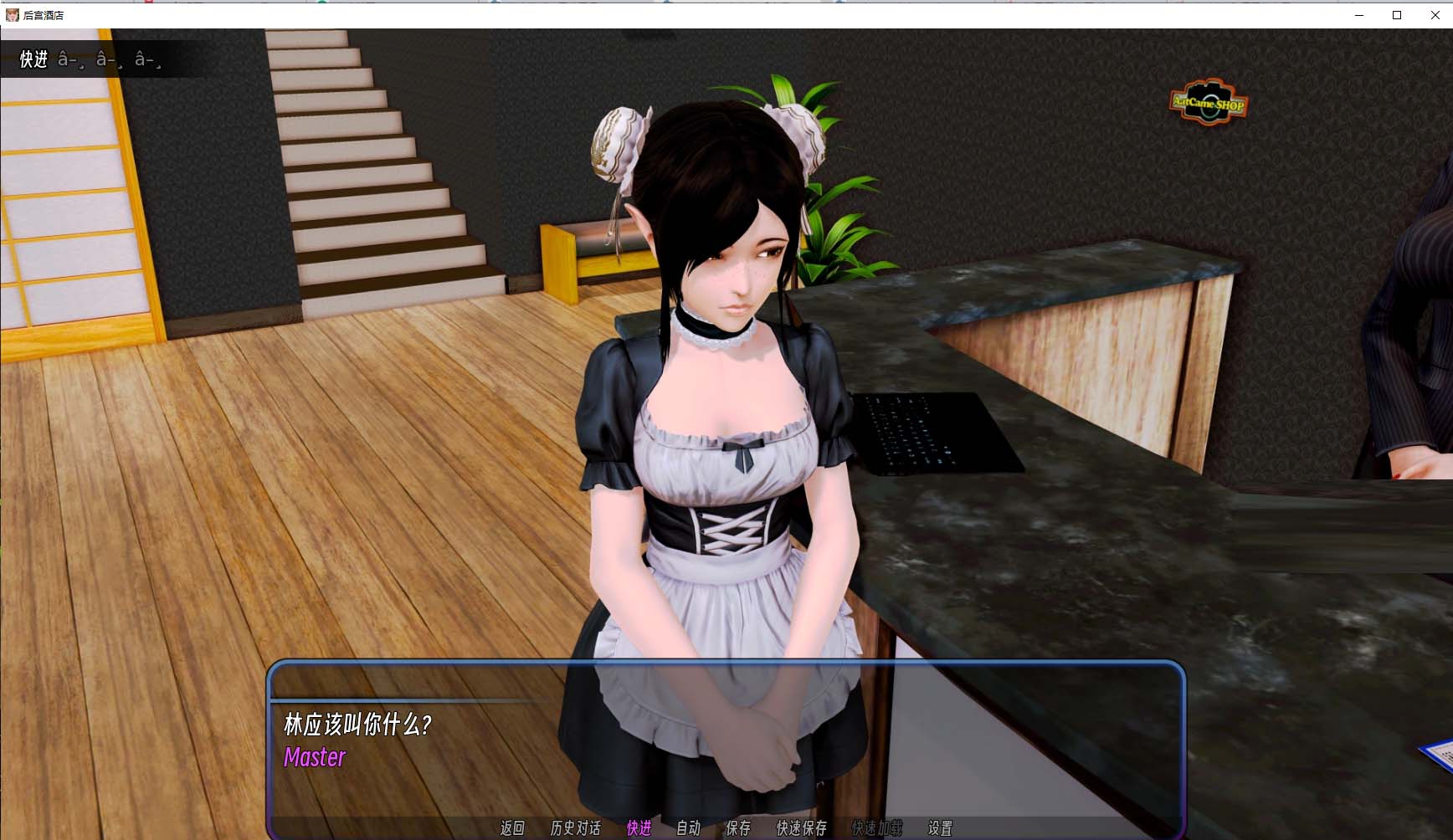Open the 保存 save screen
Screen dimensions: 1453x840
click(737, 828)
